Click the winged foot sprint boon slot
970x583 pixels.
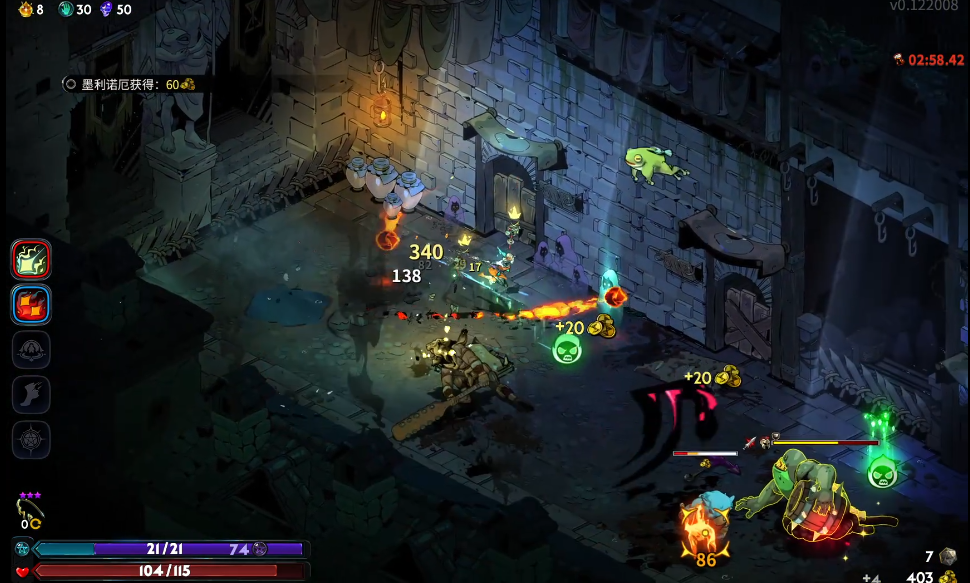(31, 394)
